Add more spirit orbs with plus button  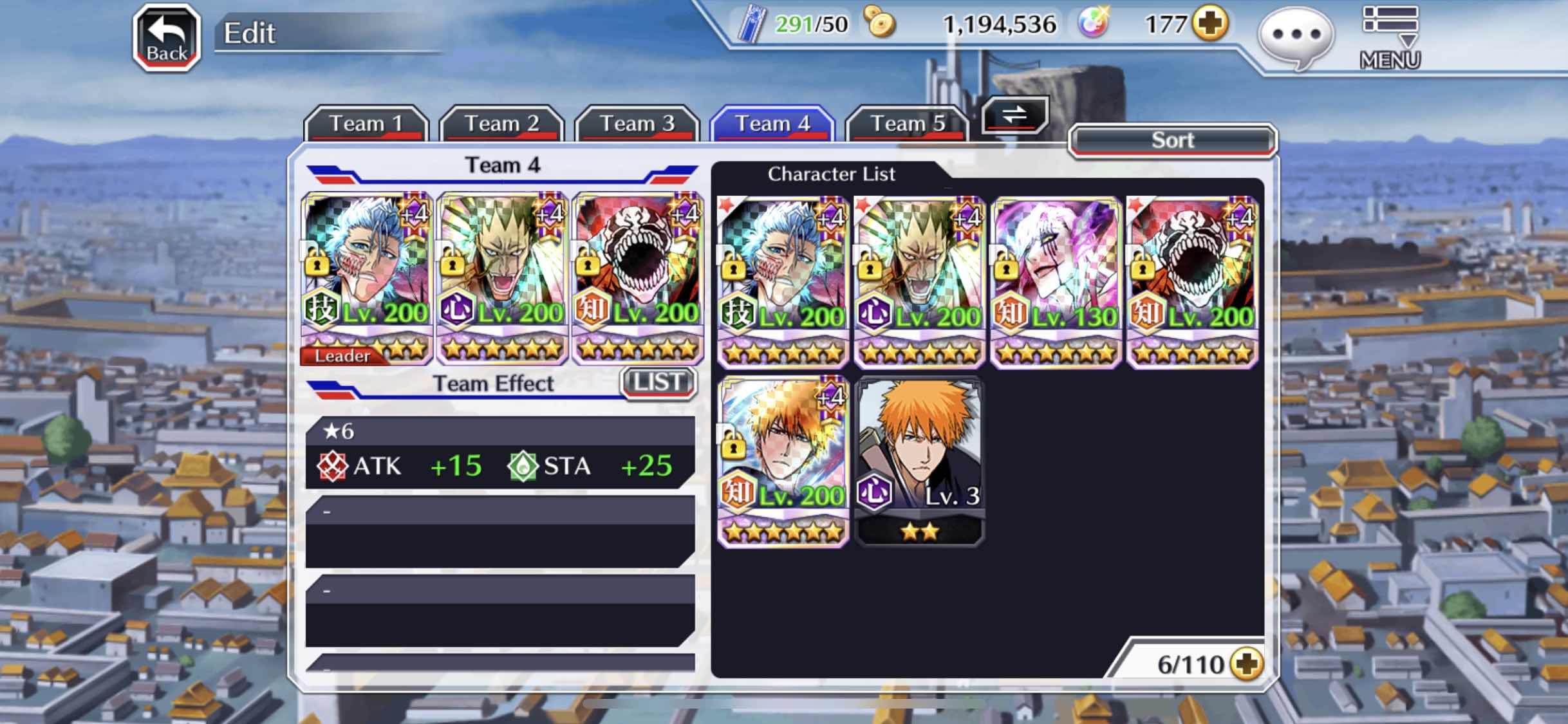1210,24
